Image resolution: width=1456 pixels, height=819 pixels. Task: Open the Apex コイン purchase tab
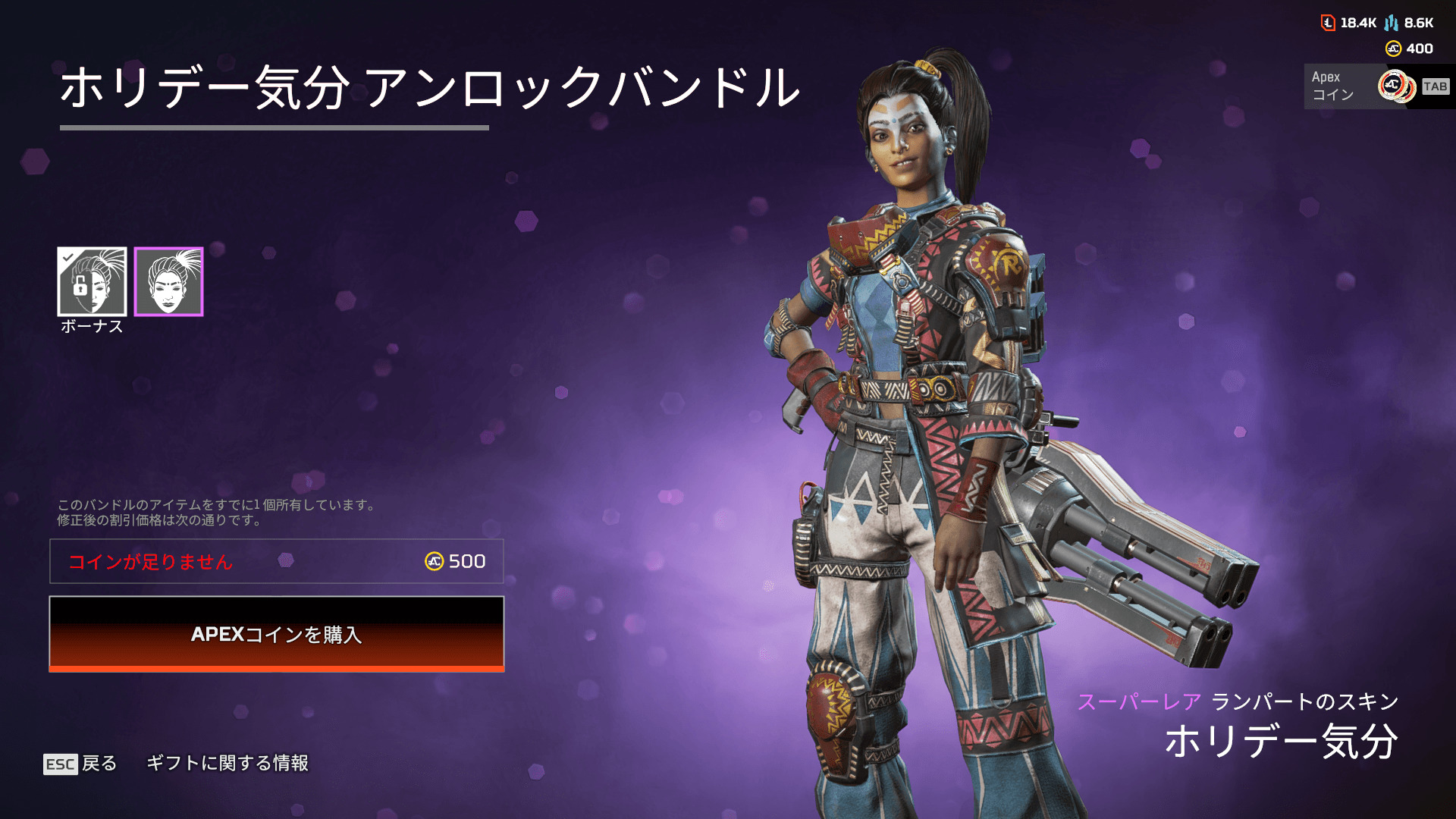[1376, 86]
